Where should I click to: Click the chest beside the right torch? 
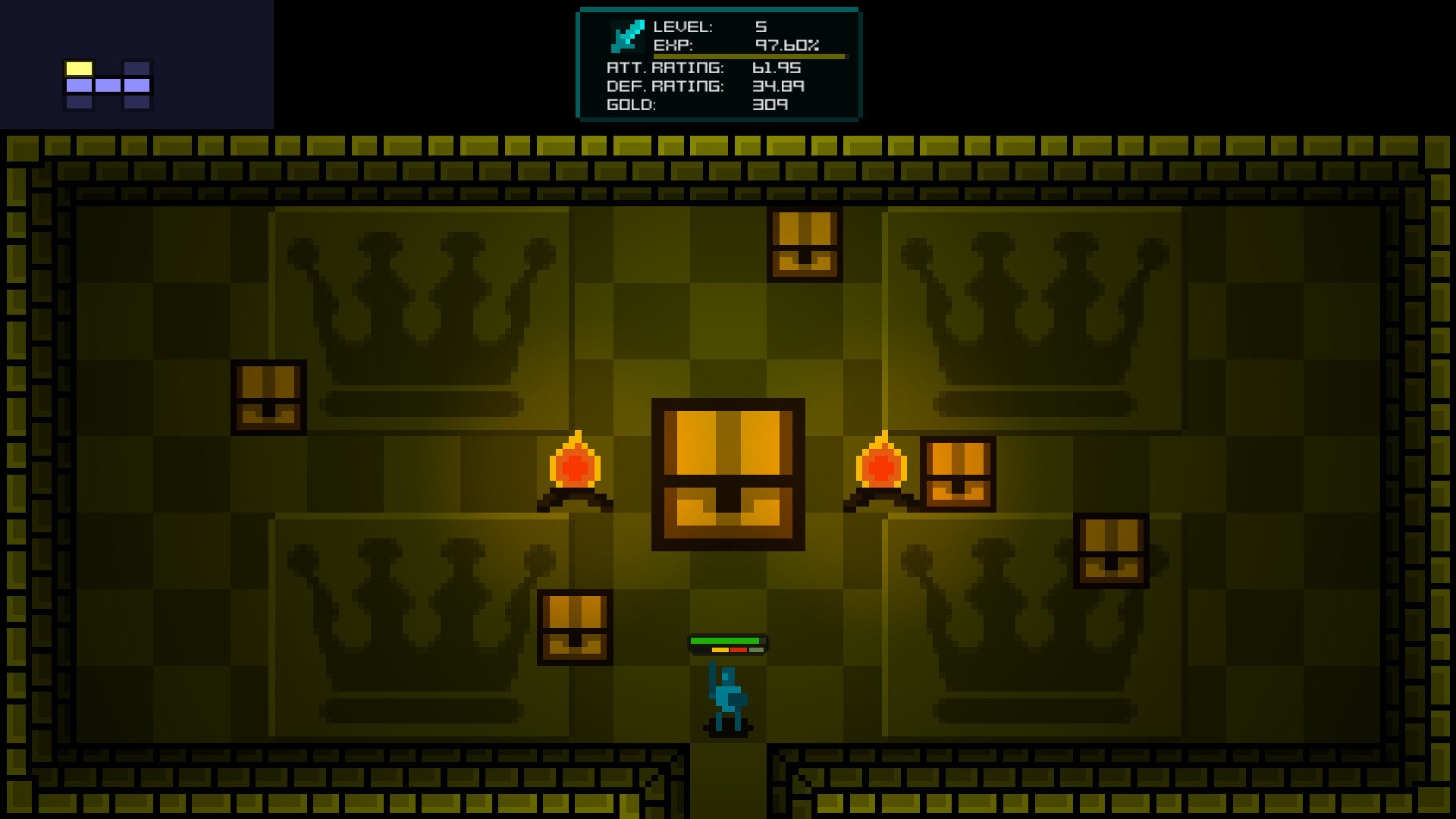tap(957, 472)
